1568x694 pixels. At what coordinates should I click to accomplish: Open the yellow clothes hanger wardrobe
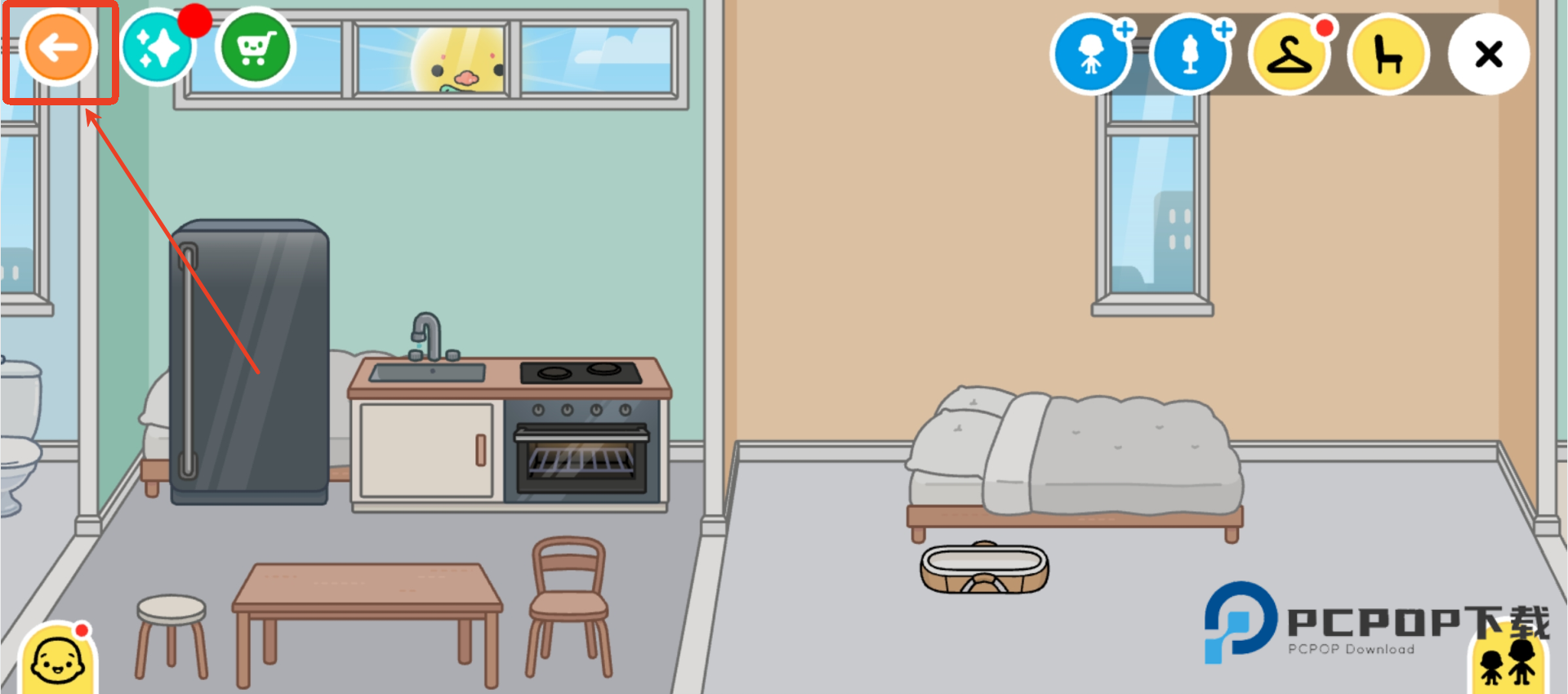coord(1290,55)
